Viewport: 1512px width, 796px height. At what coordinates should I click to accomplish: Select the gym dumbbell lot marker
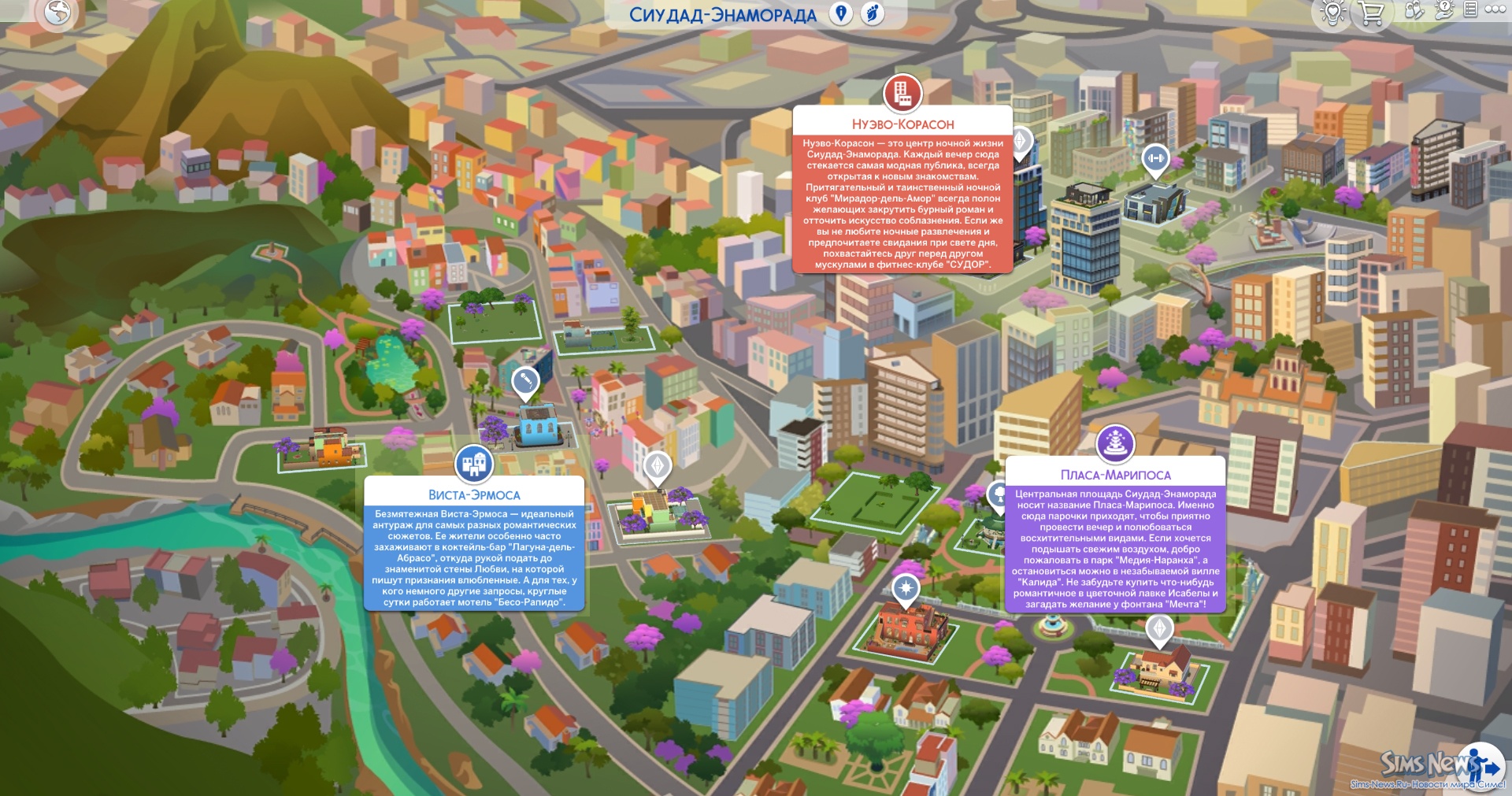(1155, 159)
